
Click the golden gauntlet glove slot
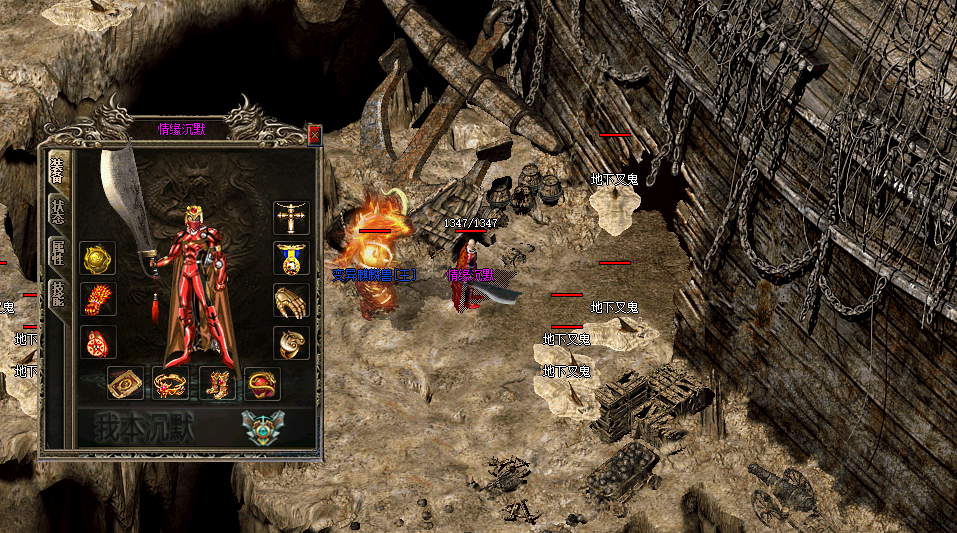[291, 301]
